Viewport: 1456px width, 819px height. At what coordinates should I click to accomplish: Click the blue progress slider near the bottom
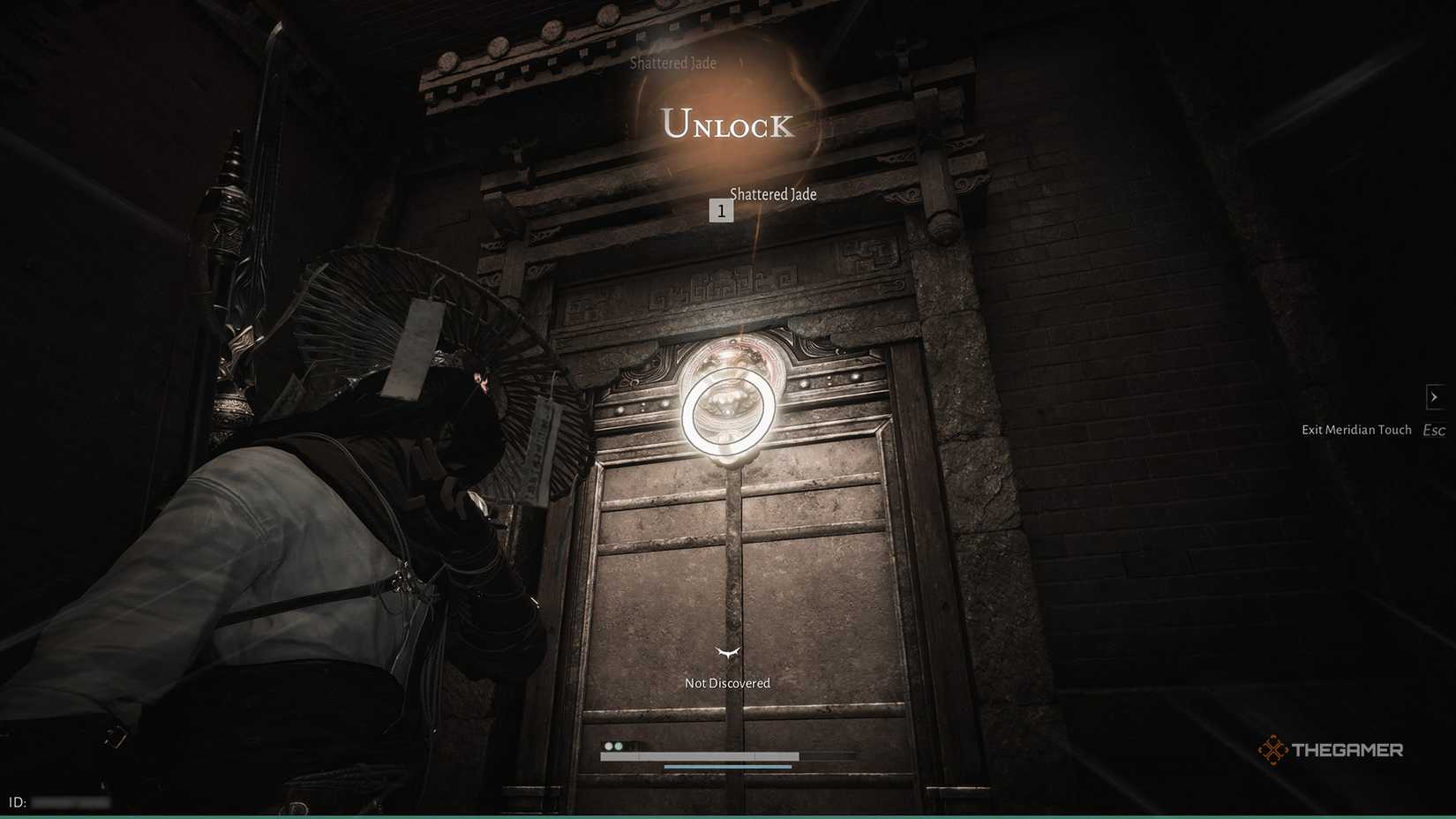click(727, 766)
